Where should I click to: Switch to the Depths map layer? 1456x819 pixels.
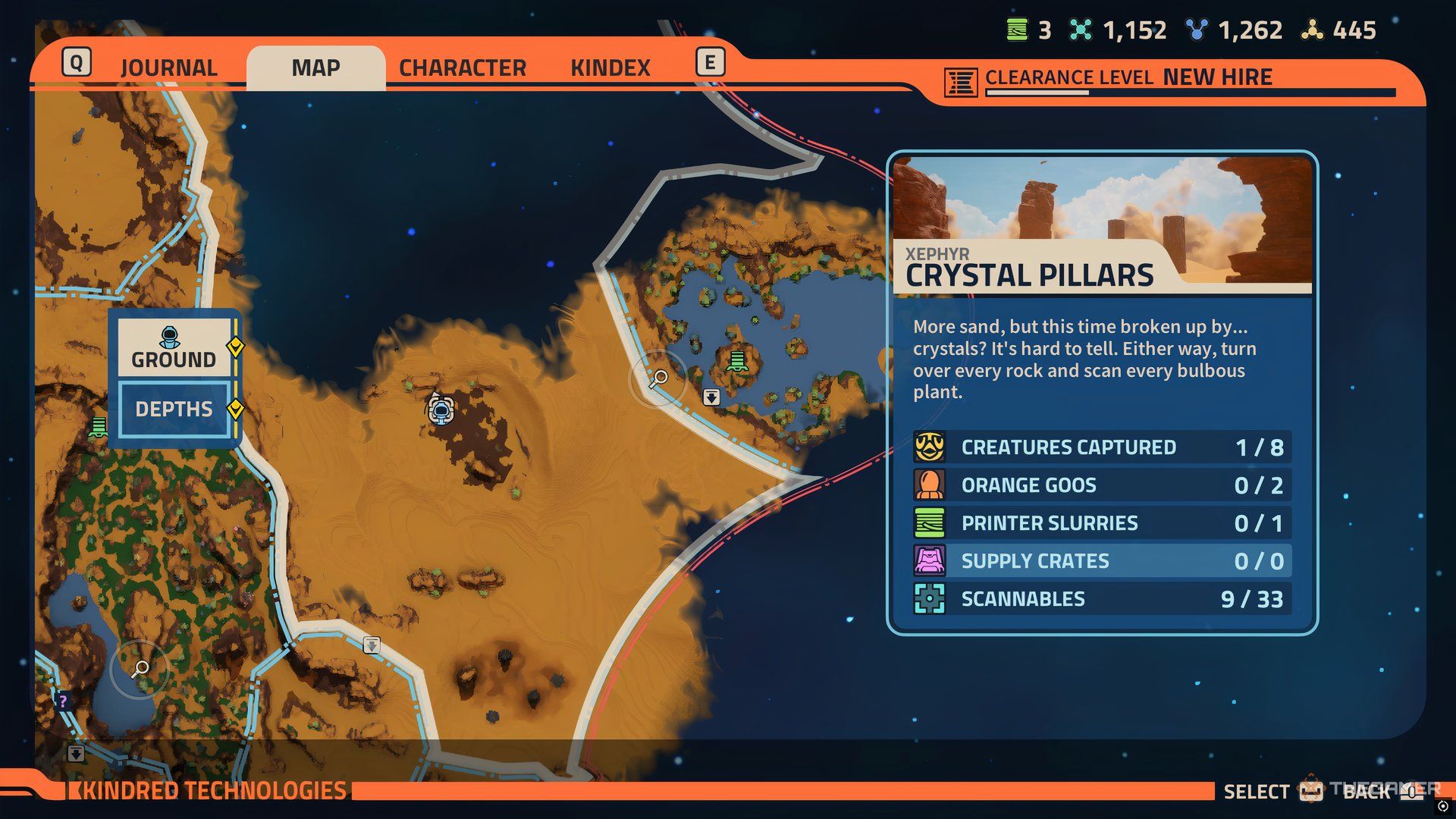(174, 409)
